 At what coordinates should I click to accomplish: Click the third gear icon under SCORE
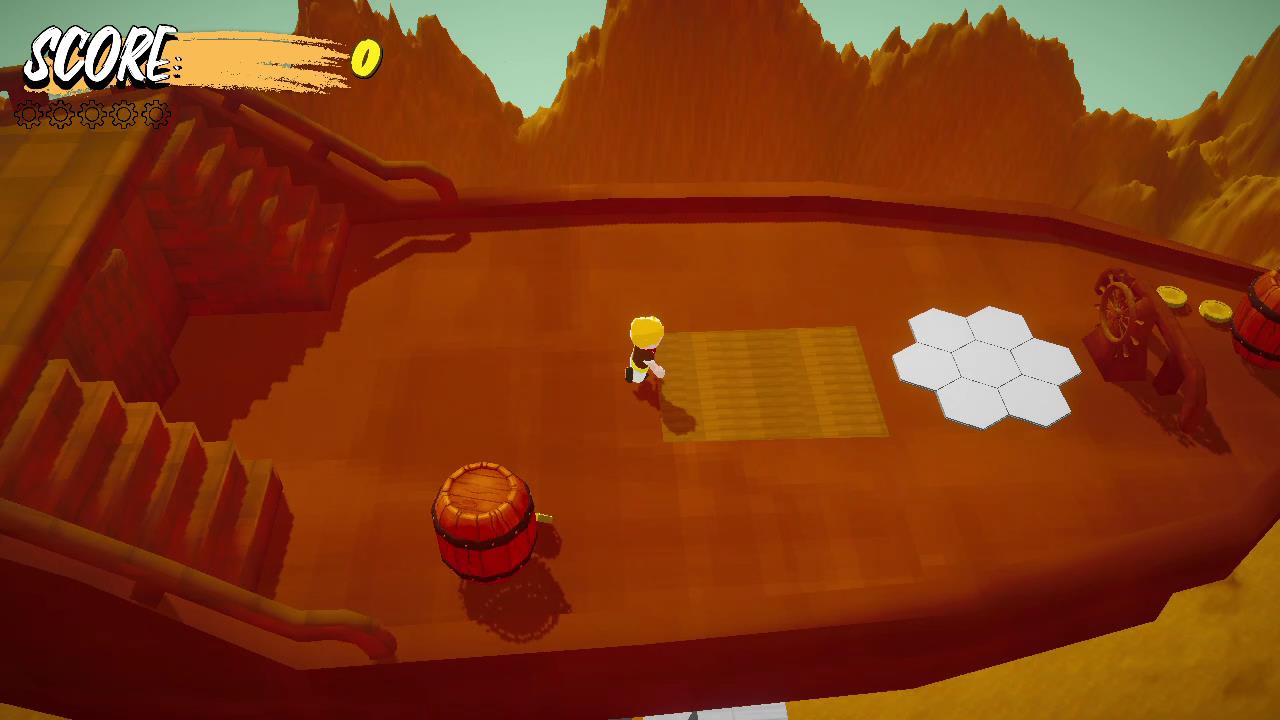(90, 114)
